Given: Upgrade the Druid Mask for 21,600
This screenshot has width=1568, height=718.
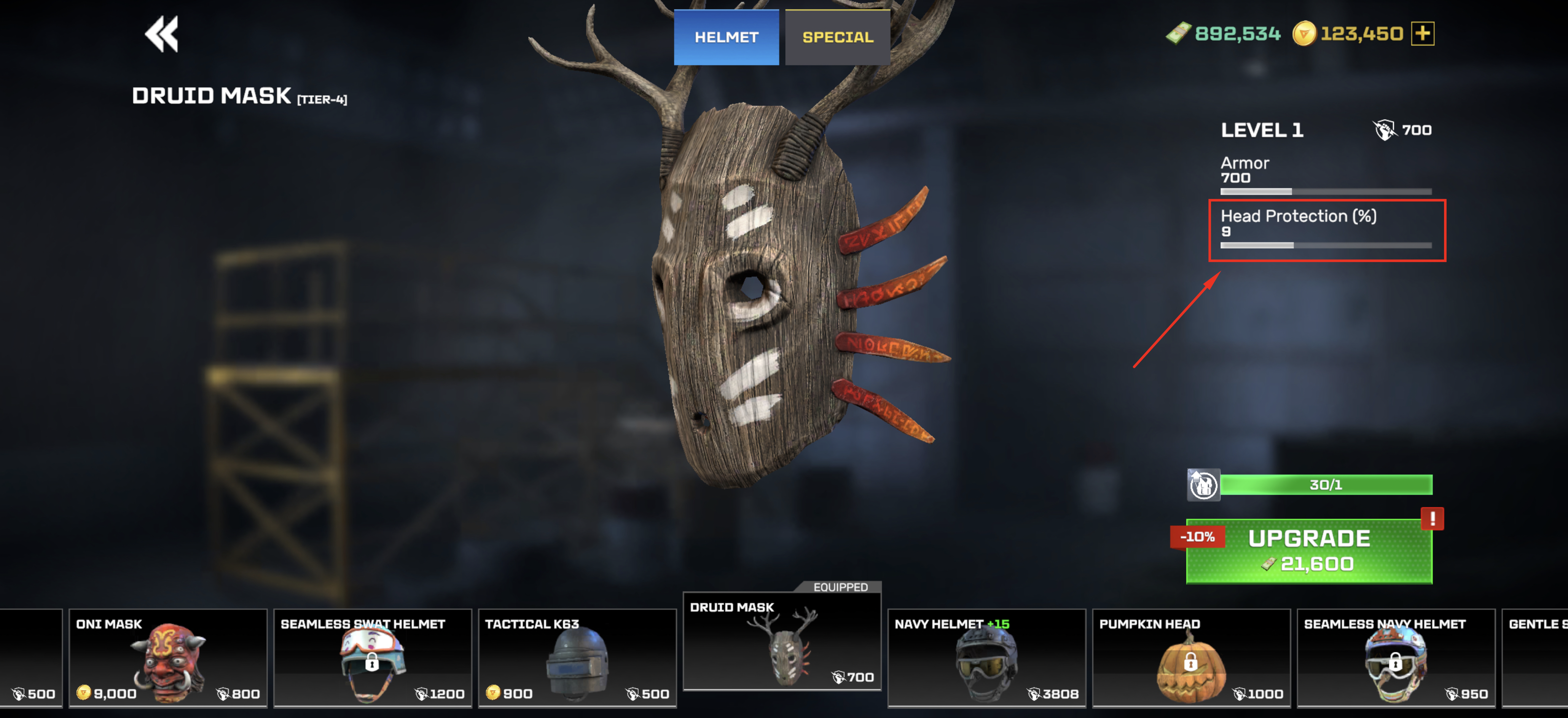Looking at the screenshot, I should click(1309, 551).
